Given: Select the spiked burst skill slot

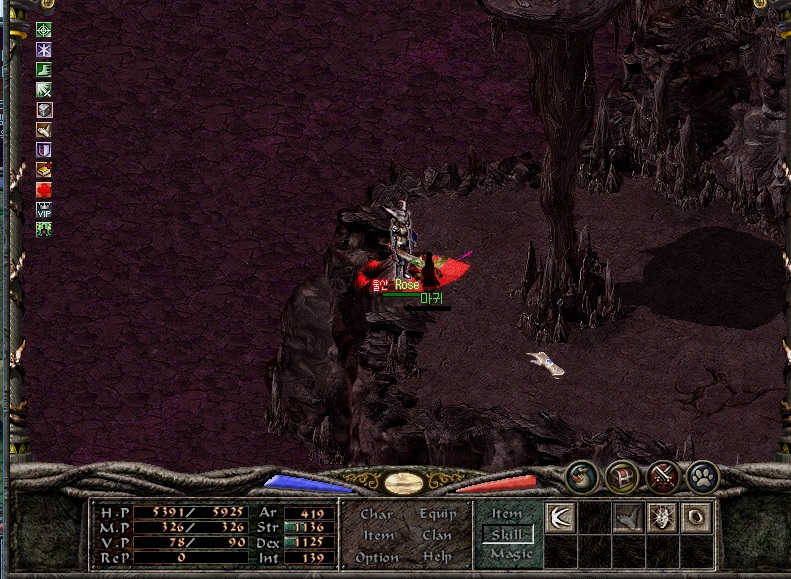Looking at the screenshot, I should [661, 517].
